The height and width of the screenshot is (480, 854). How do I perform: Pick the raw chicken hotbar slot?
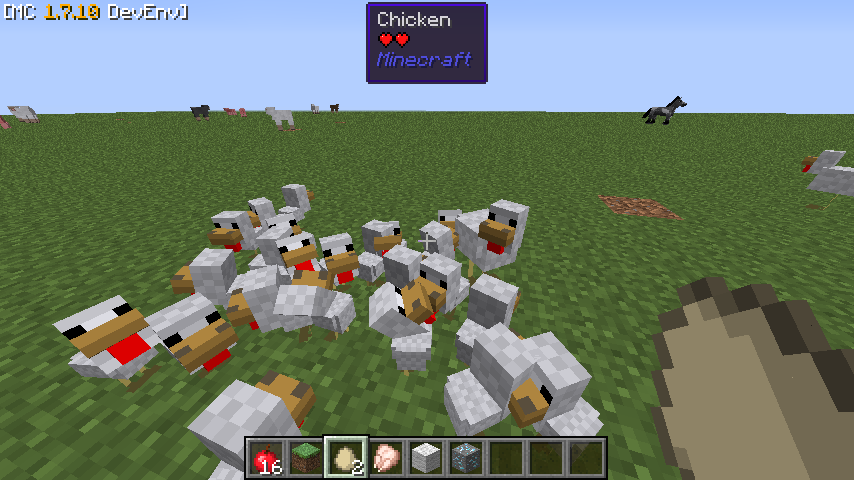(386, 458)
